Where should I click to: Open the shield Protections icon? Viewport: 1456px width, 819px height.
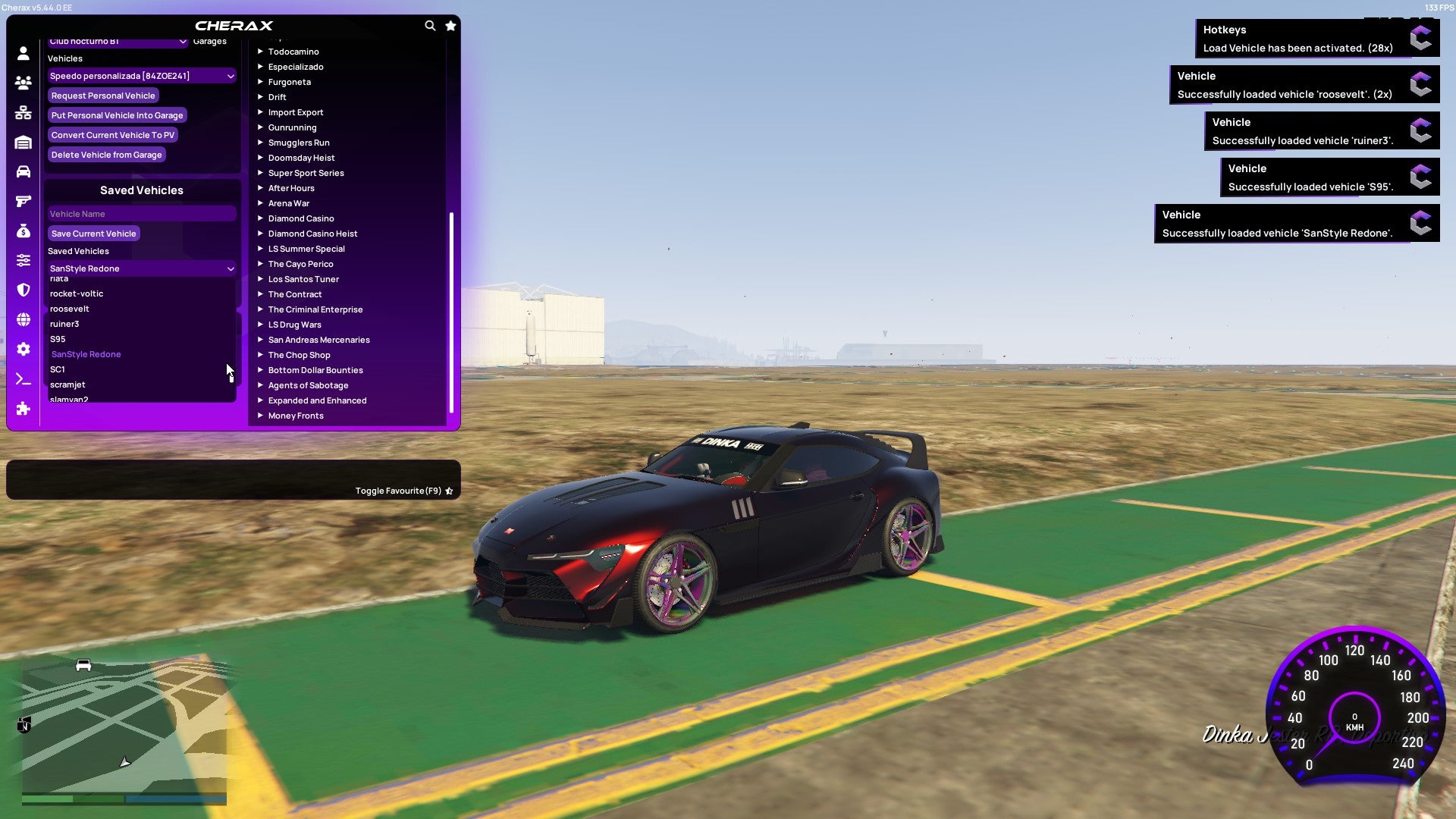click(x=23, y=289)
